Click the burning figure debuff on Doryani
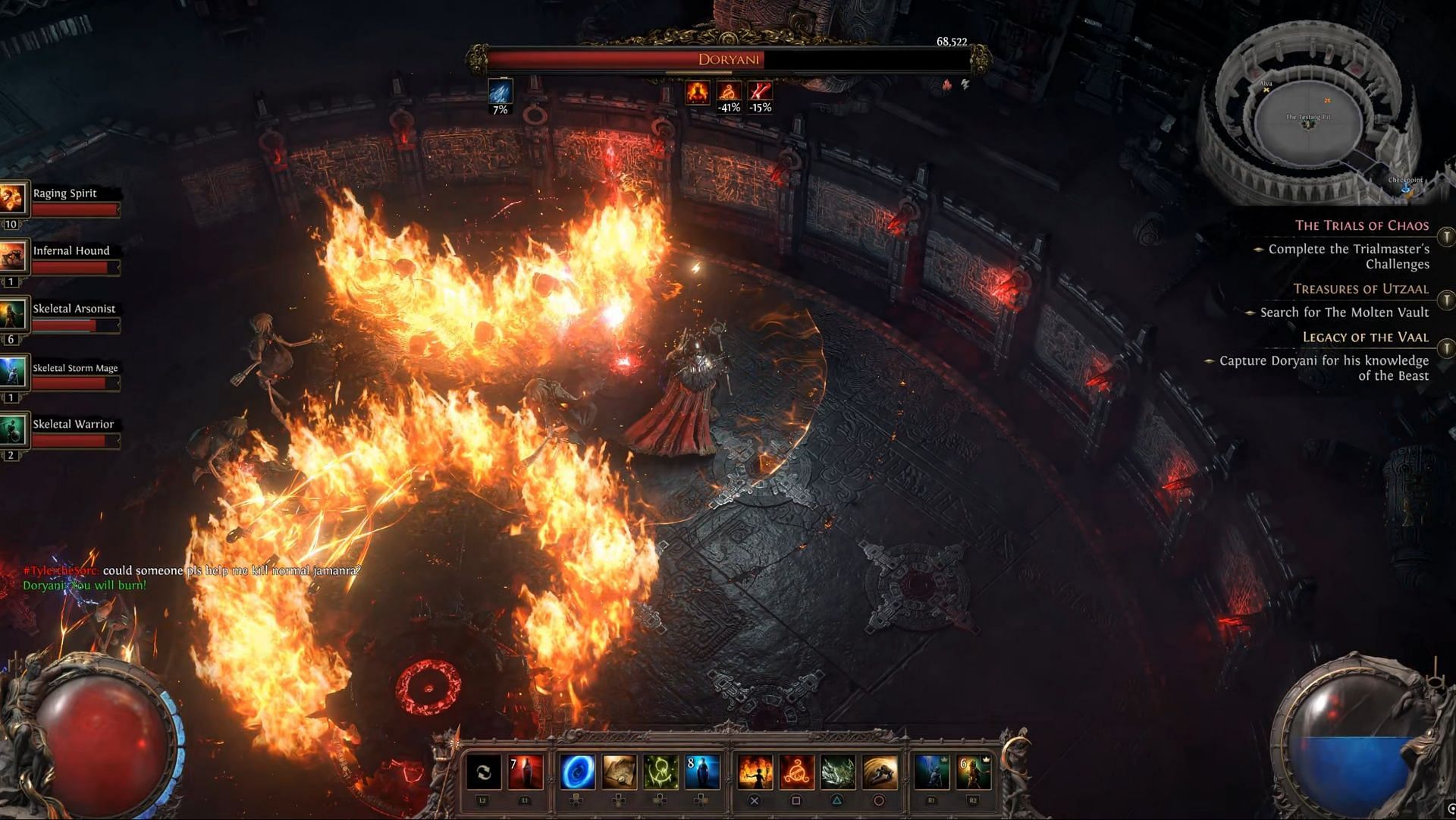Image resolution: width=1456 pixels, height=820 pixels. pos(698,93)
